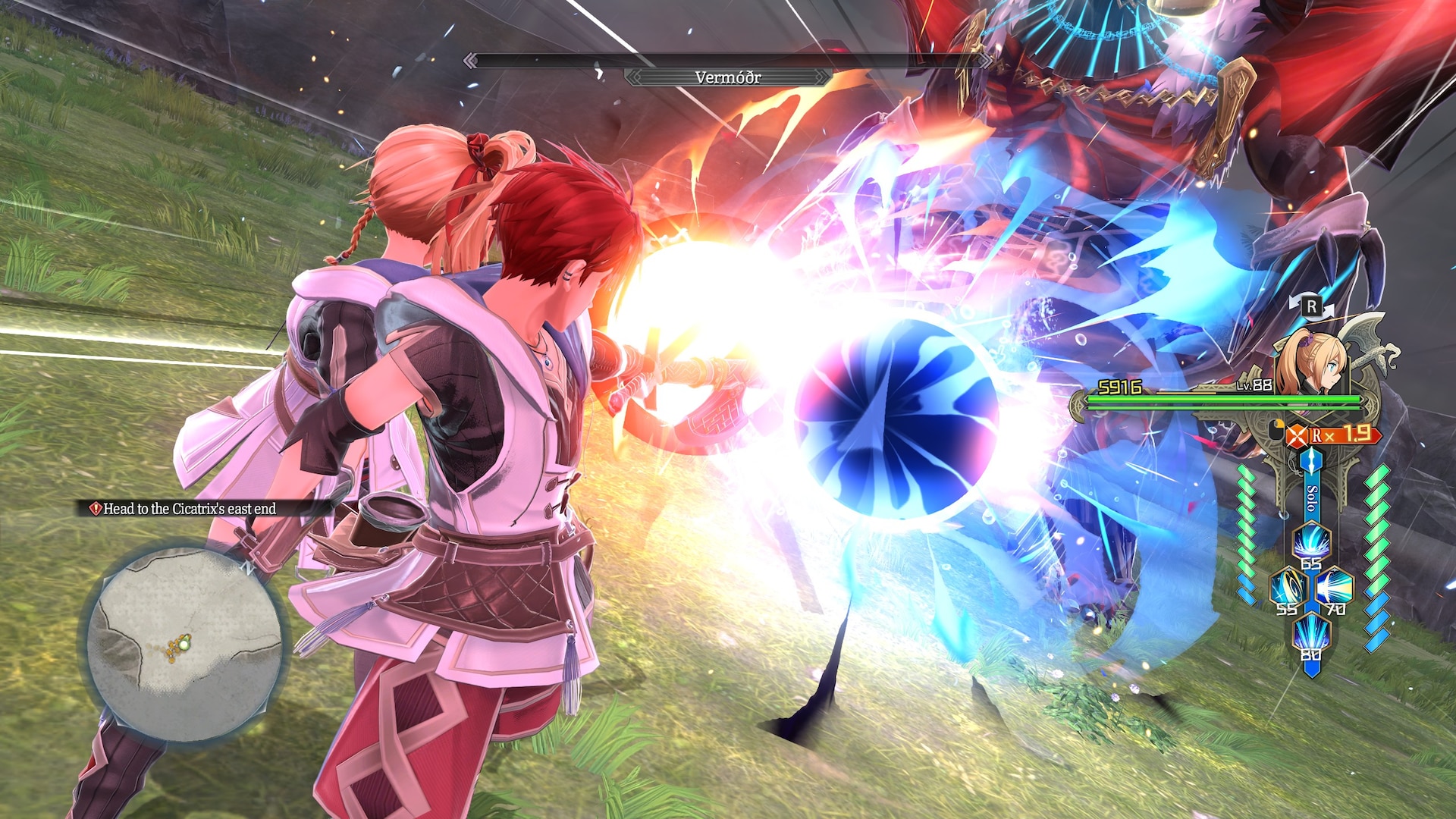Trigger the right skill costing 70 SP
1456x819 pixels.
1335,588
